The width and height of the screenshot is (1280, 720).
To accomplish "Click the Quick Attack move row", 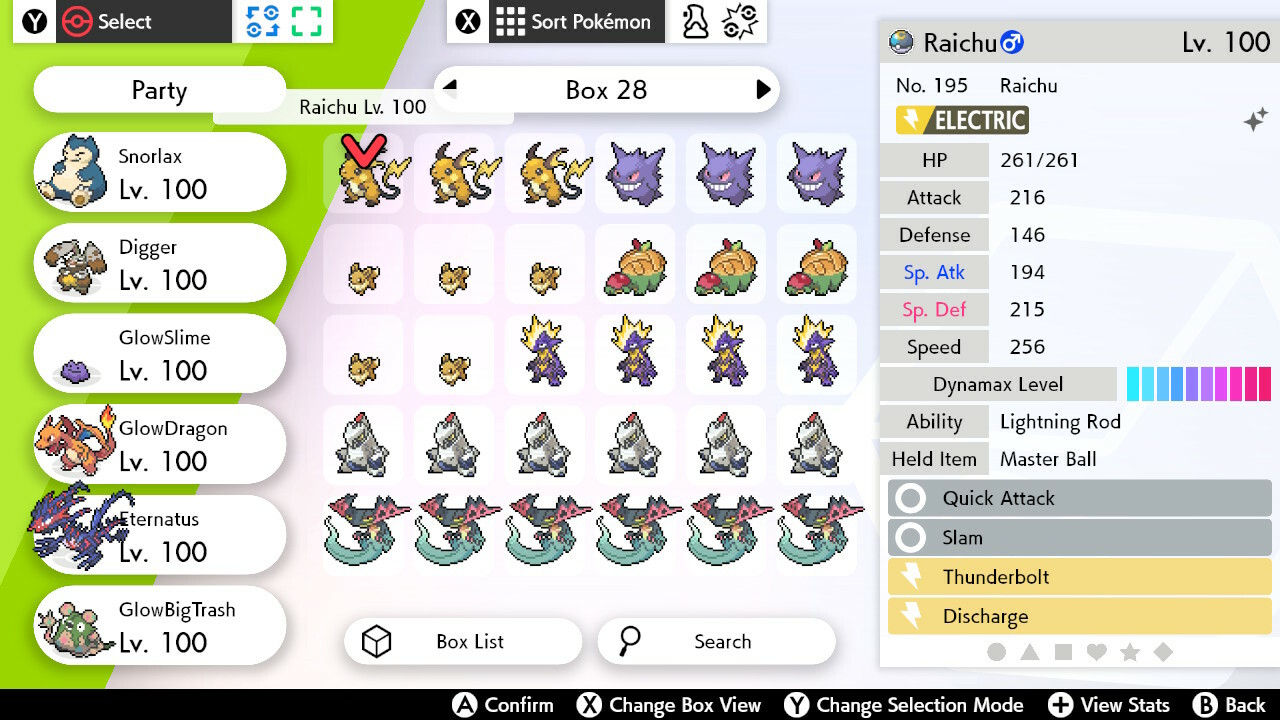I will 1080,498.
